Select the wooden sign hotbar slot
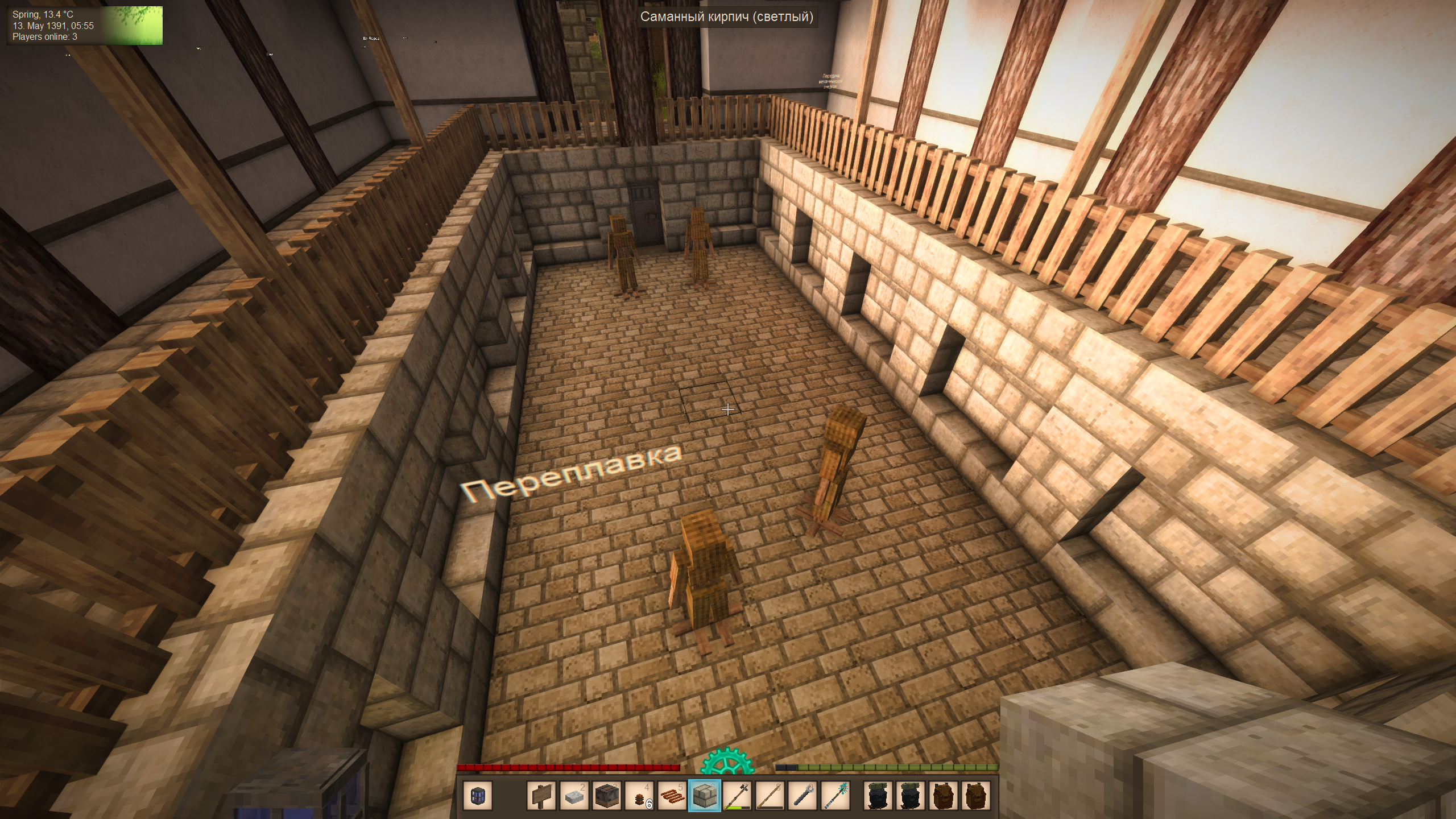Screen dimensions: 1456x819 click(x=541, y=796)
